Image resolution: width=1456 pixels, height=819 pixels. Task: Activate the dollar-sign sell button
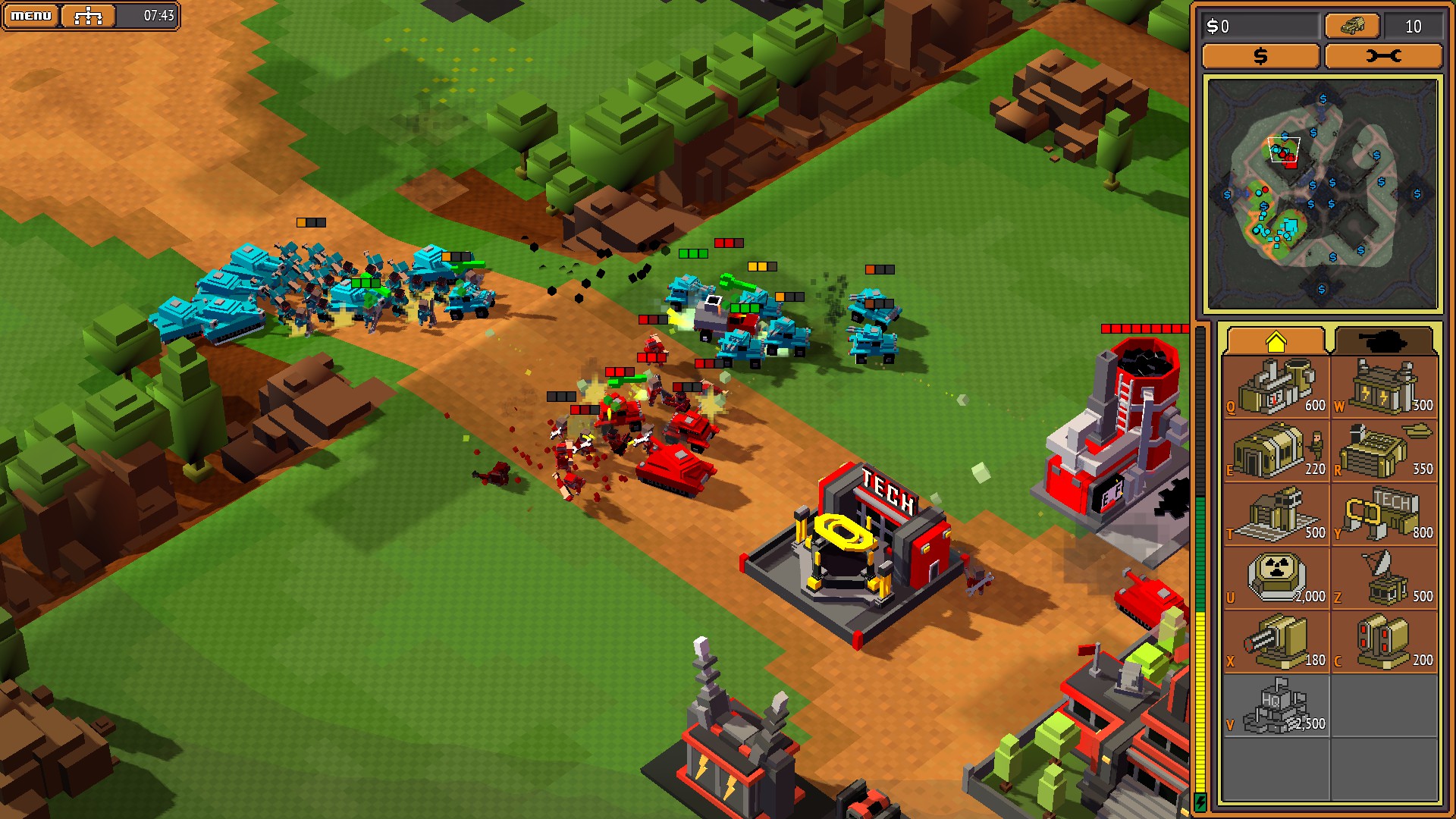(x=1260, y=56)
